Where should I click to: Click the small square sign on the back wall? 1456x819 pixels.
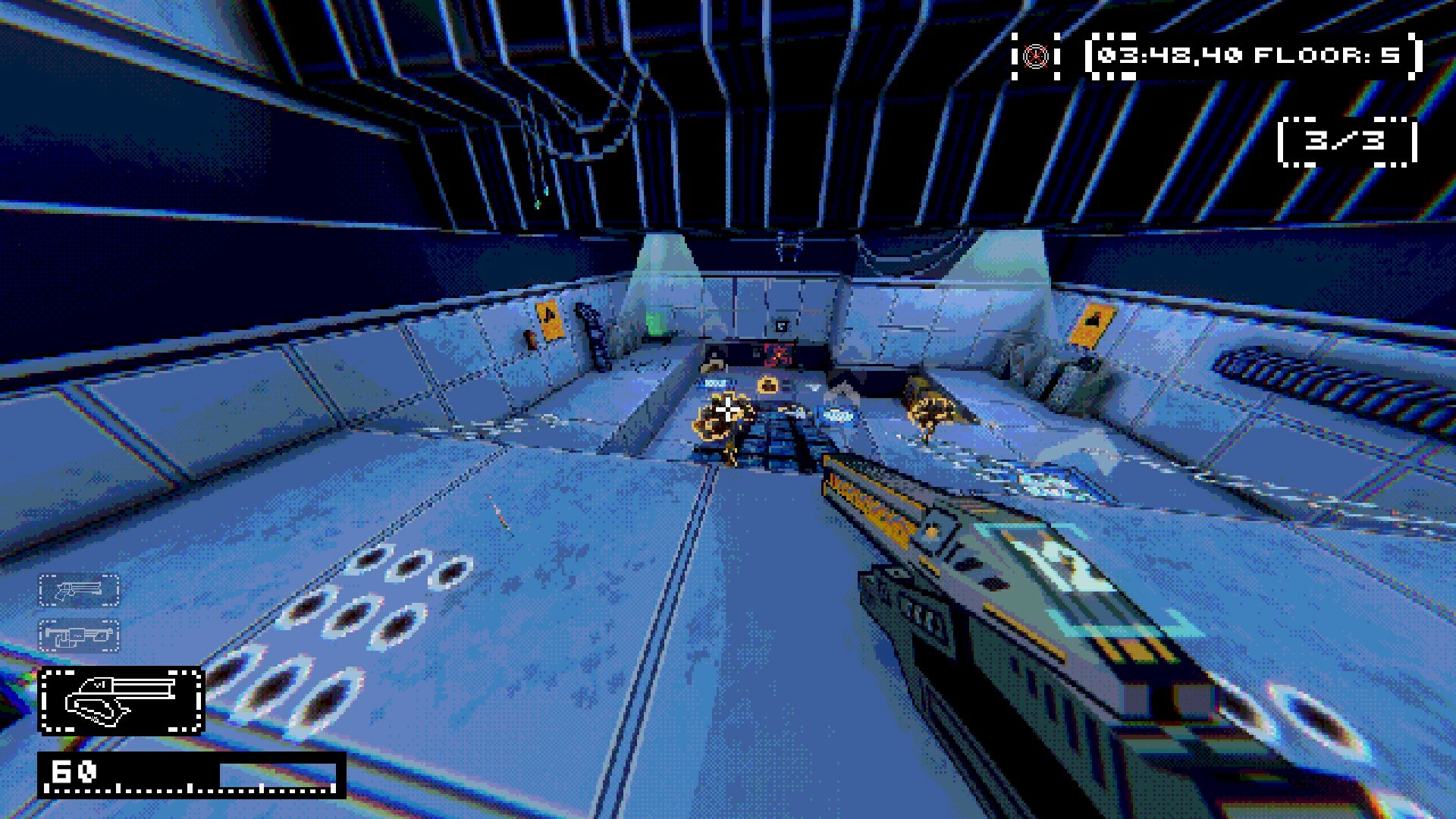coord(781,325)
